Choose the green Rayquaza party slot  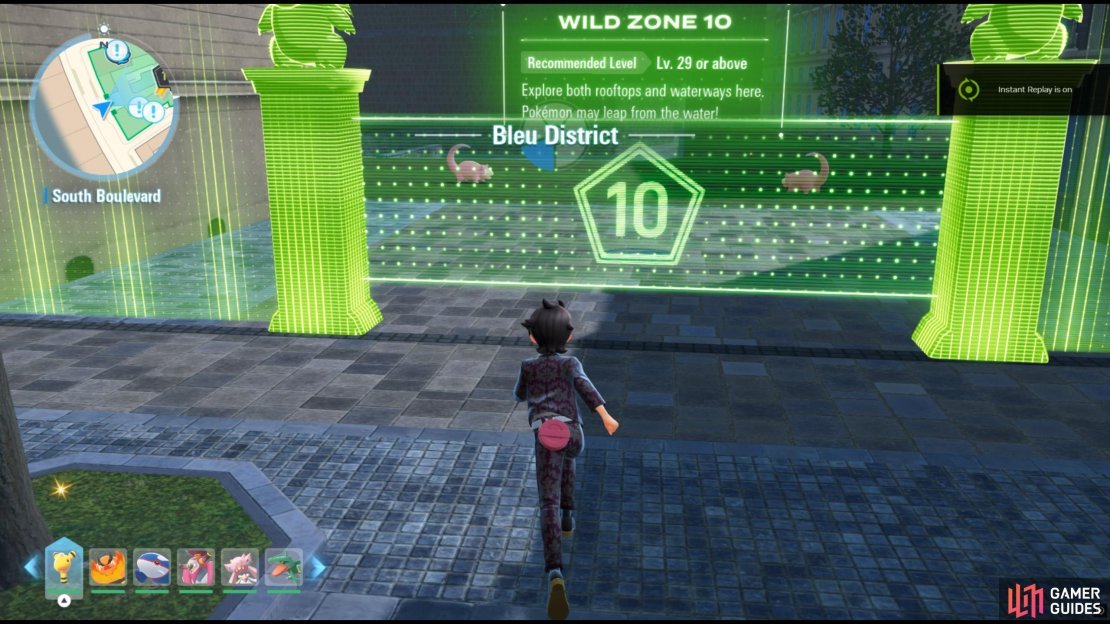(x=283, y=568)
